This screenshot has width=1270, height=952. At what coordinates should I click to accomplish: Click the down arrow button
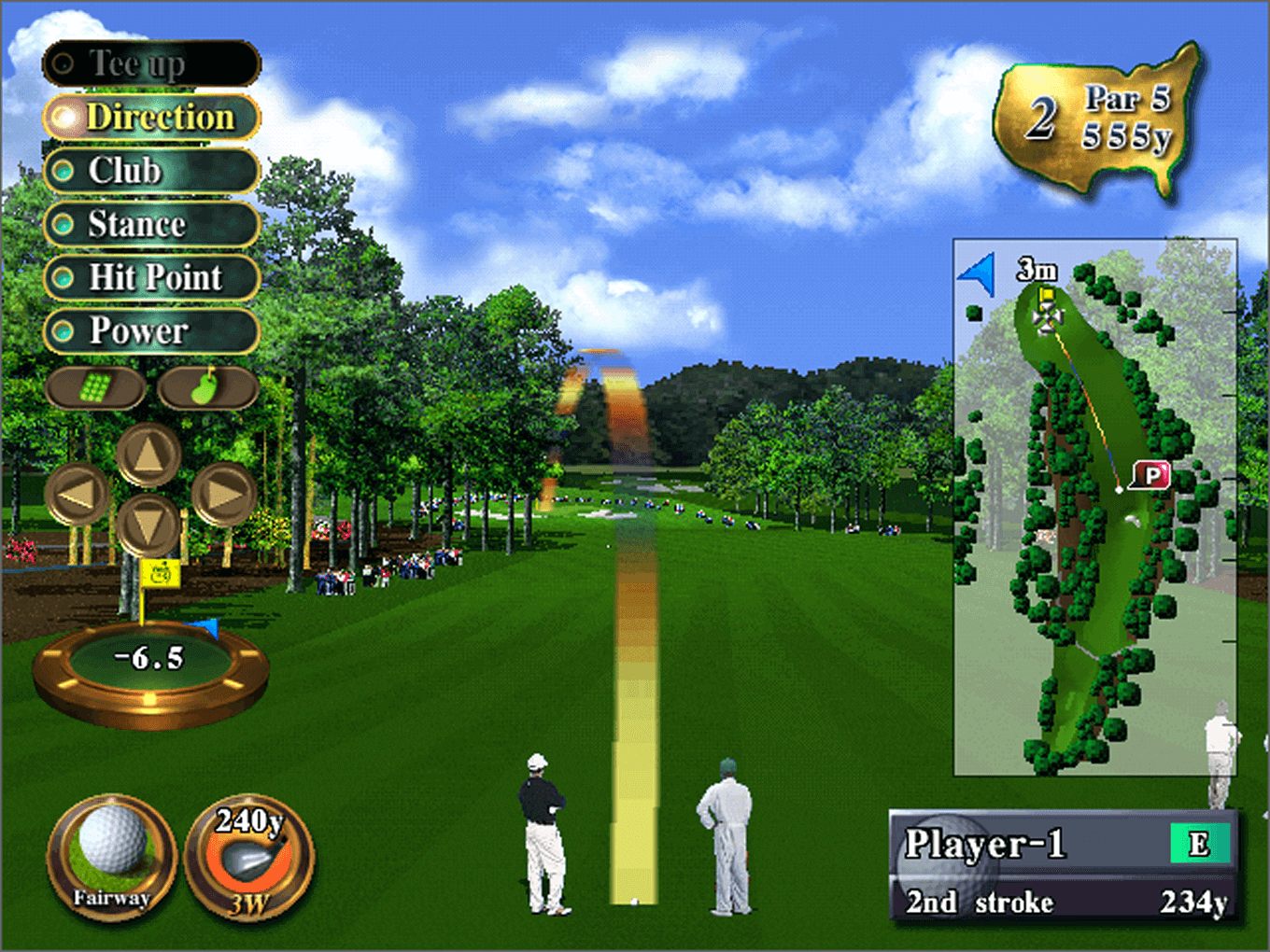[148, 525]
